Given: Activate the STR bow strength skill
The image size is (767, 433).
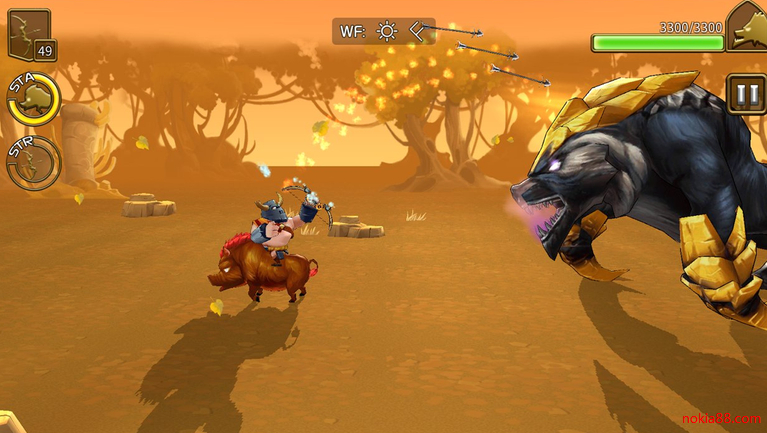Looking at the screenshot, I should click(x=33, y=164).
